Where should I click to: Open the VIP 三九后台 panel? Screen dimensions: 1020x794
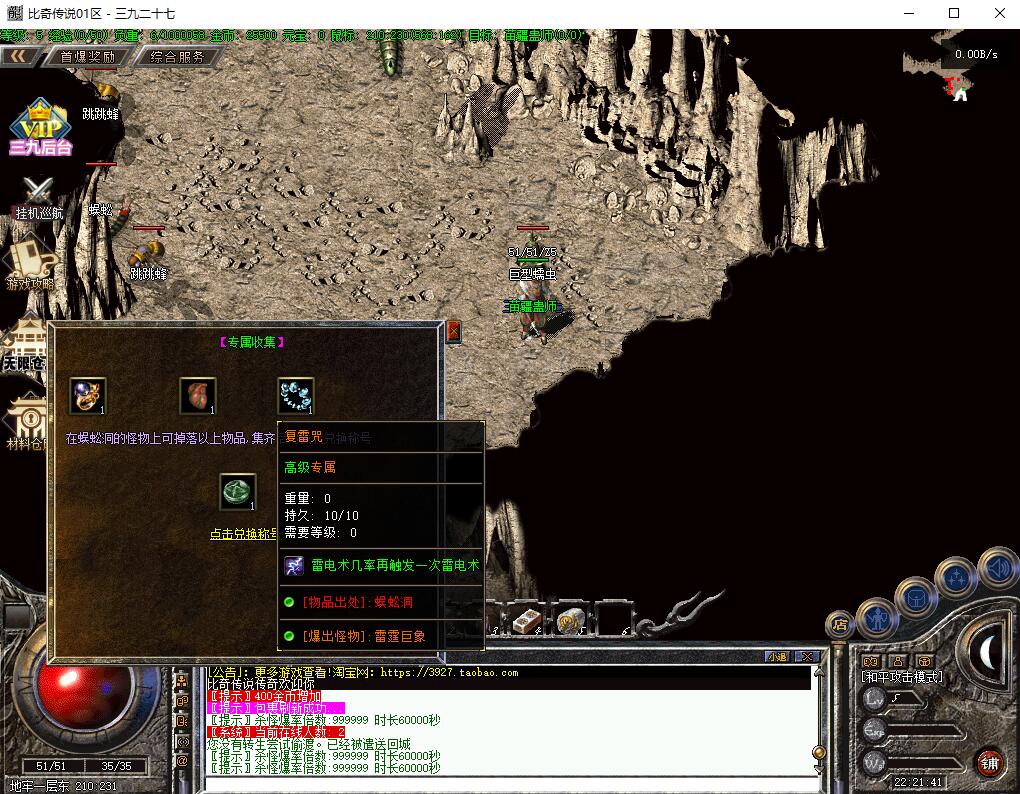tap(40, 130)
